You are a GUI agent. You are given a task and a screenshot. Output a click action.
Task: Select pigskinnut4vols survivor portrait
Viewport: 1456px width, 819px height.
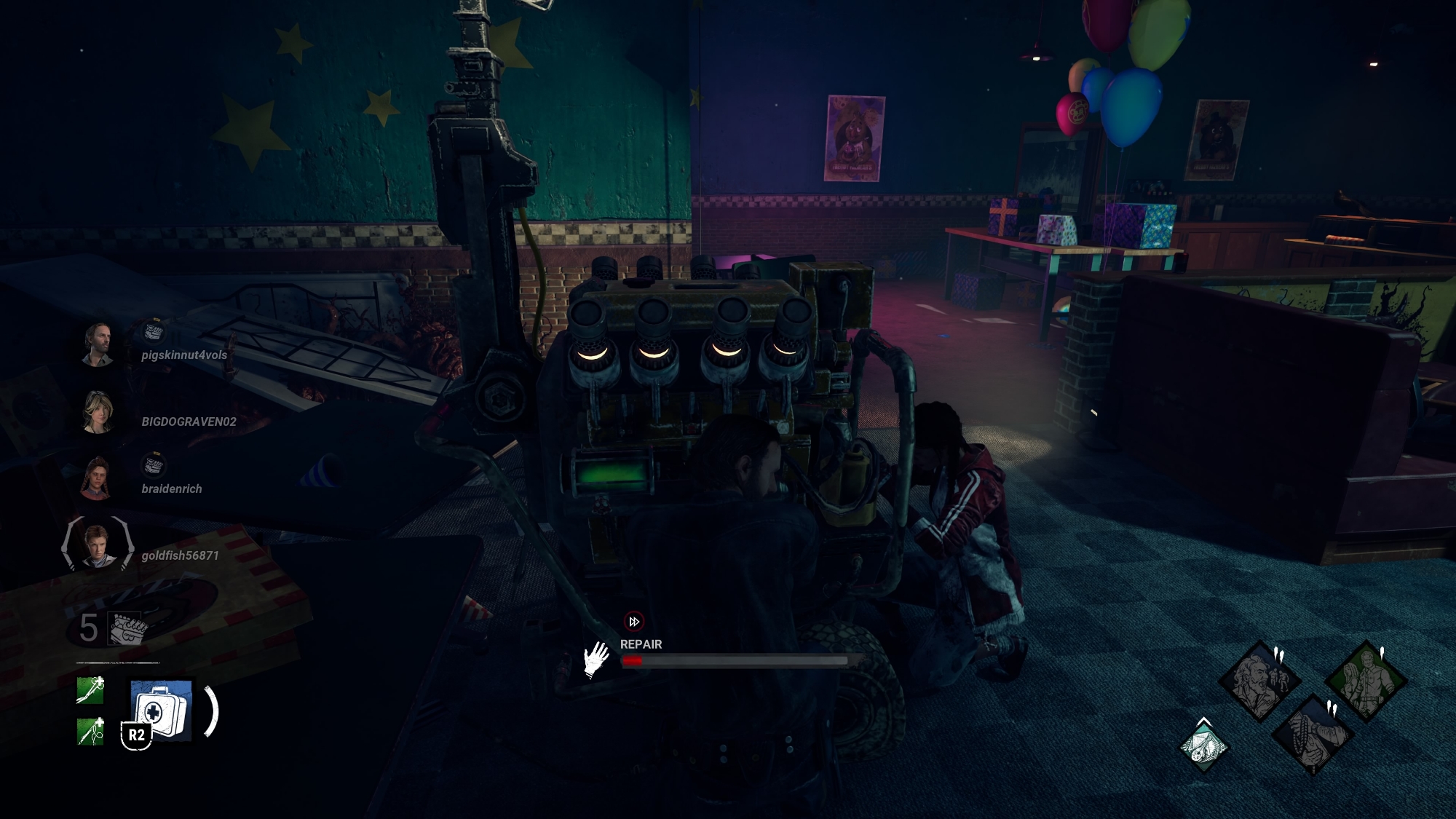pyautogui.click(x=98, y=344)
